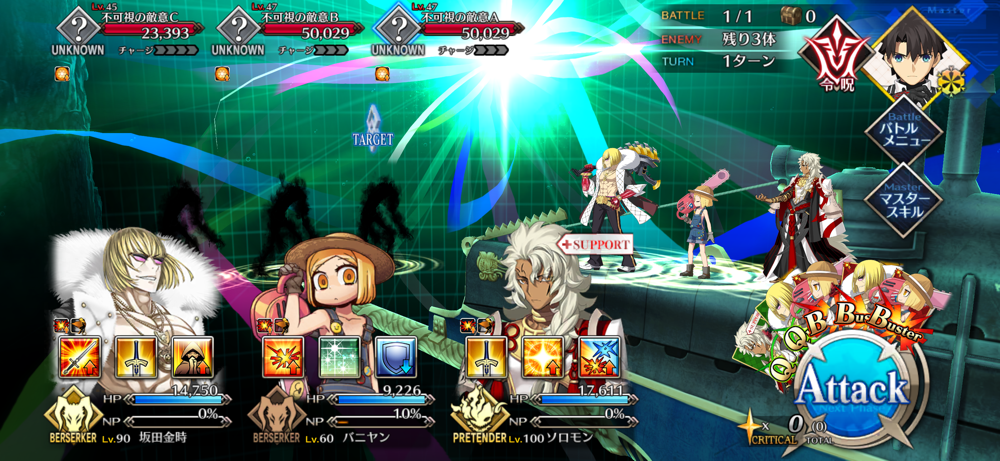Use Solomon's orange starburst skill
The image size is (1000, 461).
[x=543, y=357]
